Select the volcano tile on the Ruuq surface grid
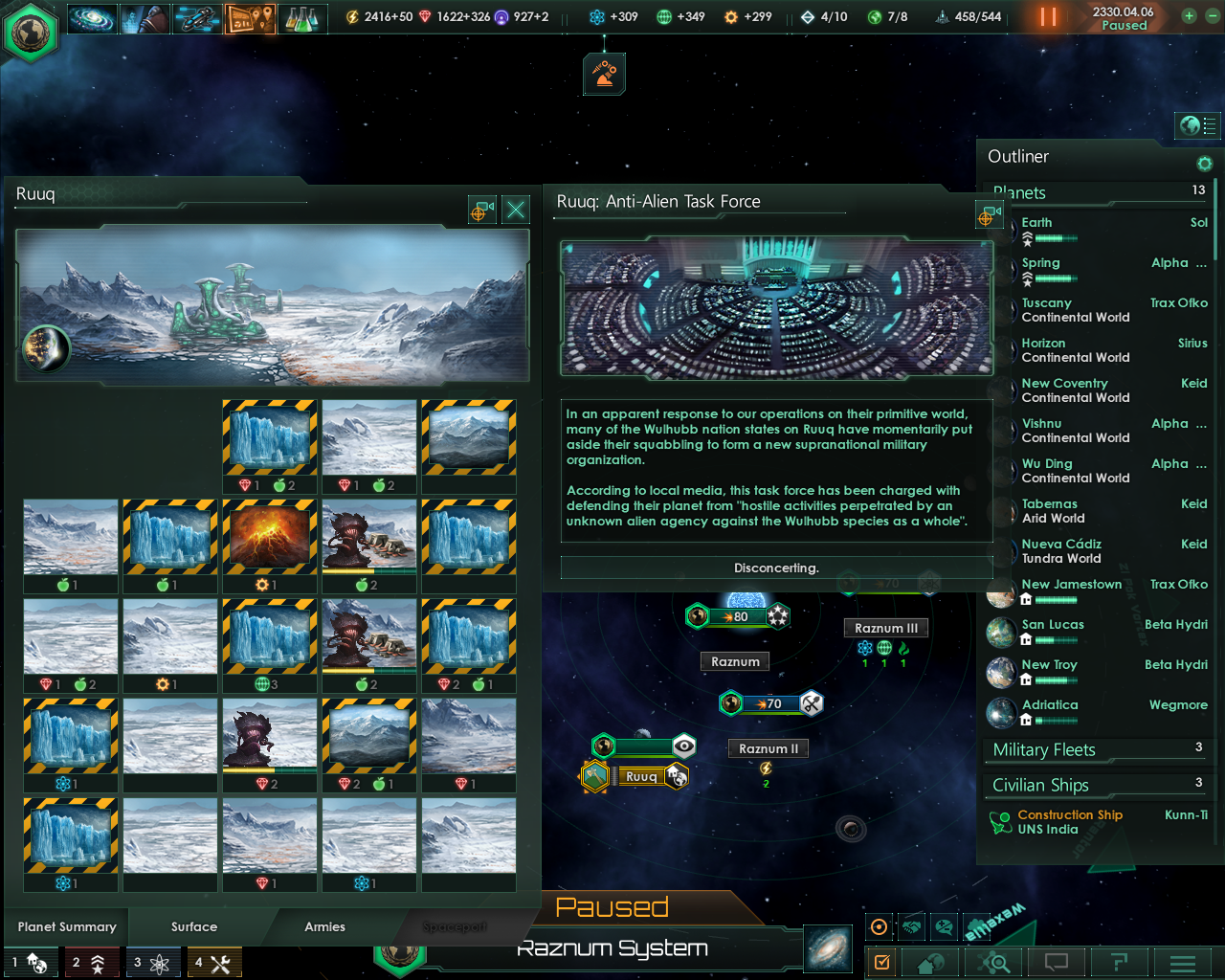The height and width of the screenshot is (980, 1225). [x=269, y=537]
